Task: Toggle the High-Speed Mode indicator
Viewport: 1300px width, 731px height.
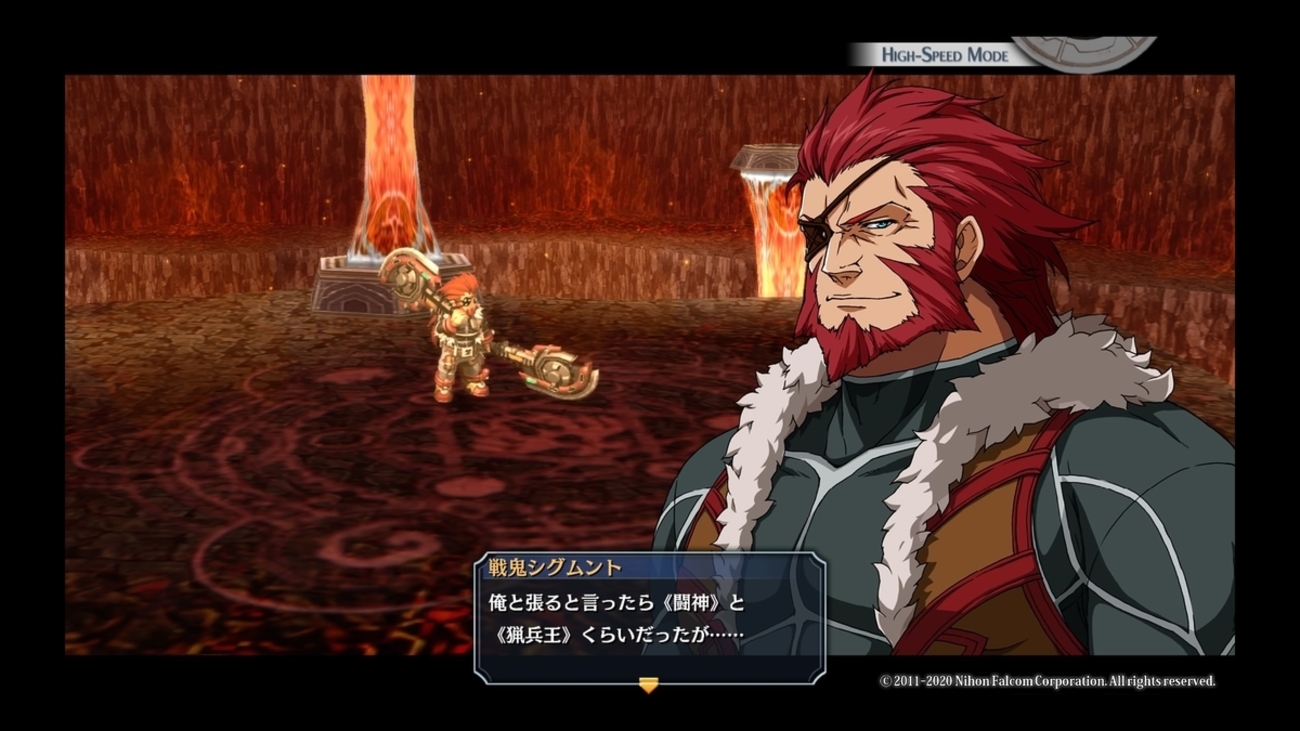Action: click(944, 55)
